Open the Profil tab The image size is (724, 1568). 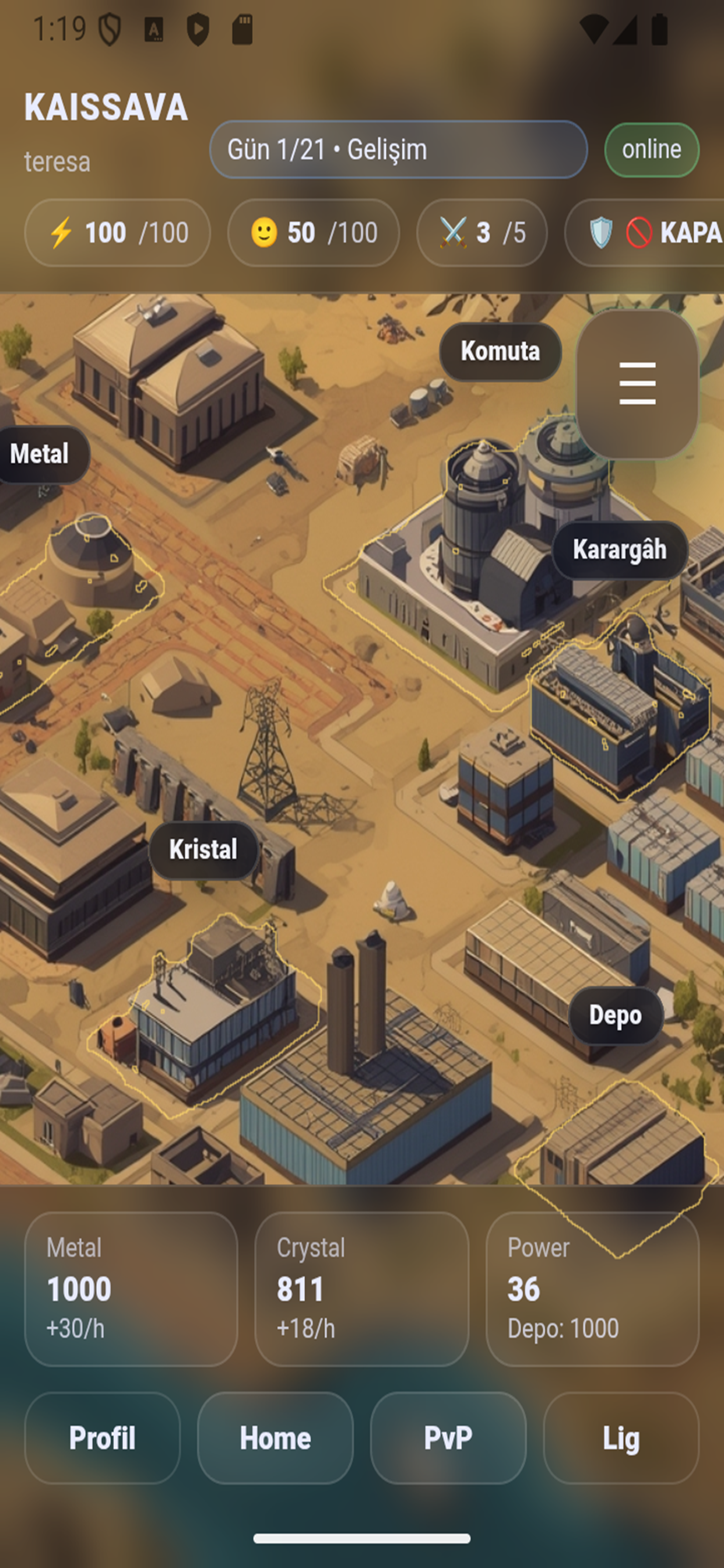(x=102, y=1438)
